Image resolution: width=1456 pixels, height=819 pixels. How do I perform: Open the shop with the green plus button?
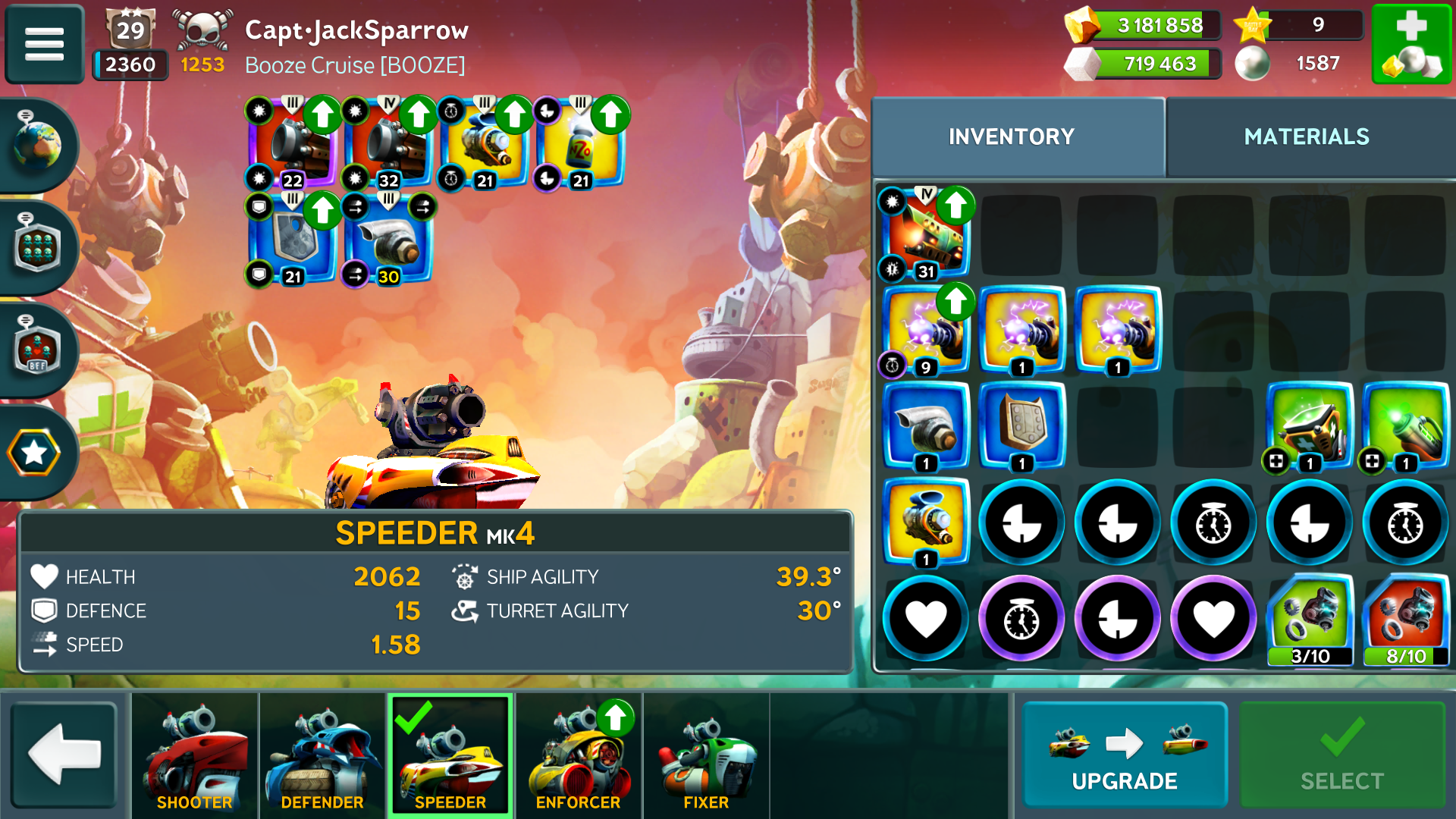tap(1411, 43)
